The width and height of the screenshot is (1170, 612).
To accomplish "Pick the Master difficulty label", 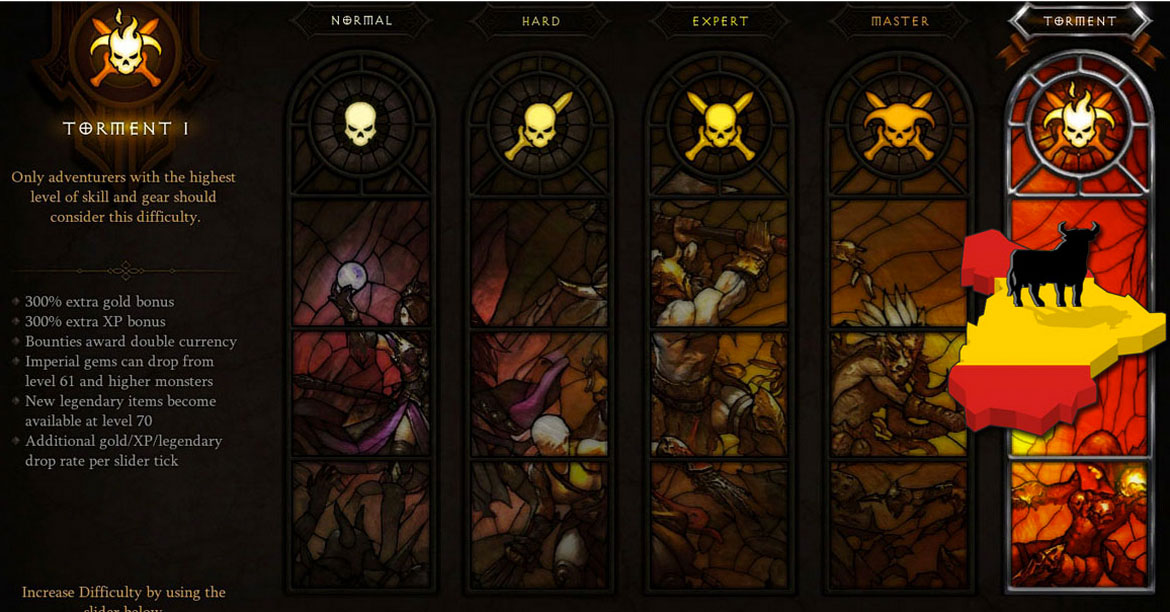I will pyautogui.click(x=899, y=21).
